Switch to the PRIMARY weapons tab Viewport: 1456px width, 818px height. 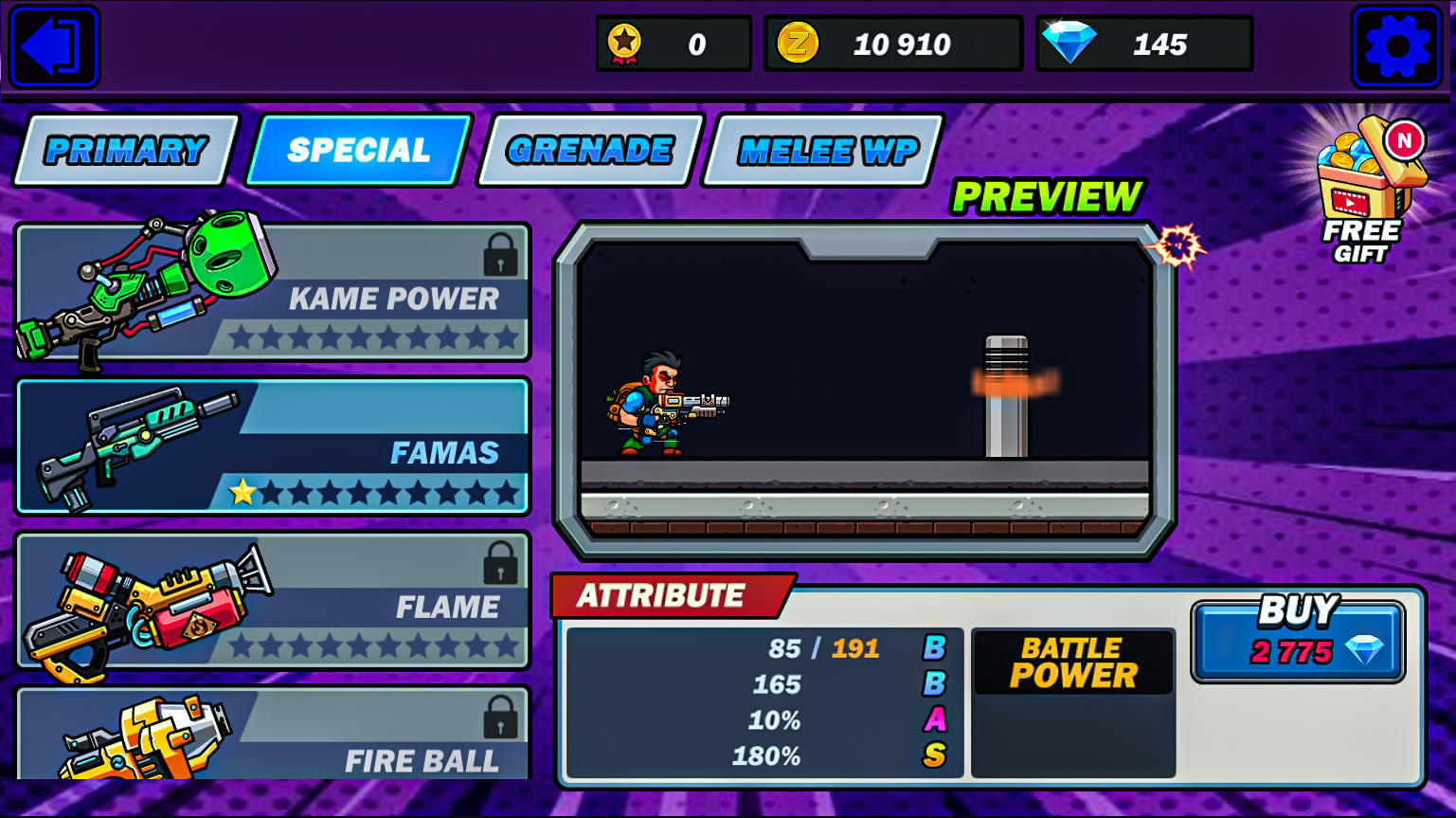click(127, 149)
